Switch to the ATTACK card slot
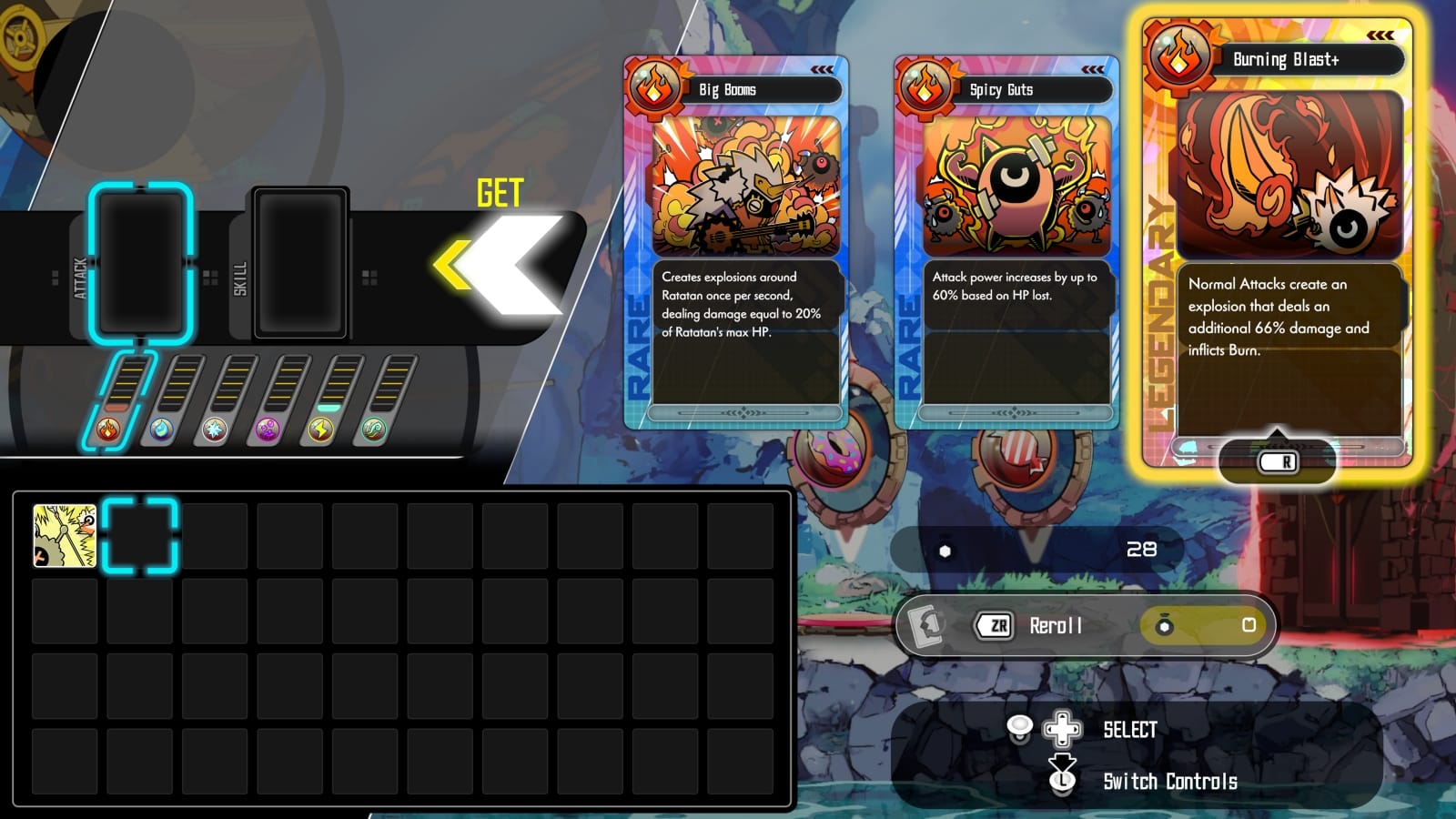Image resolution: width=1456 pixels, height=819 pixels. [x=141, y=264]
